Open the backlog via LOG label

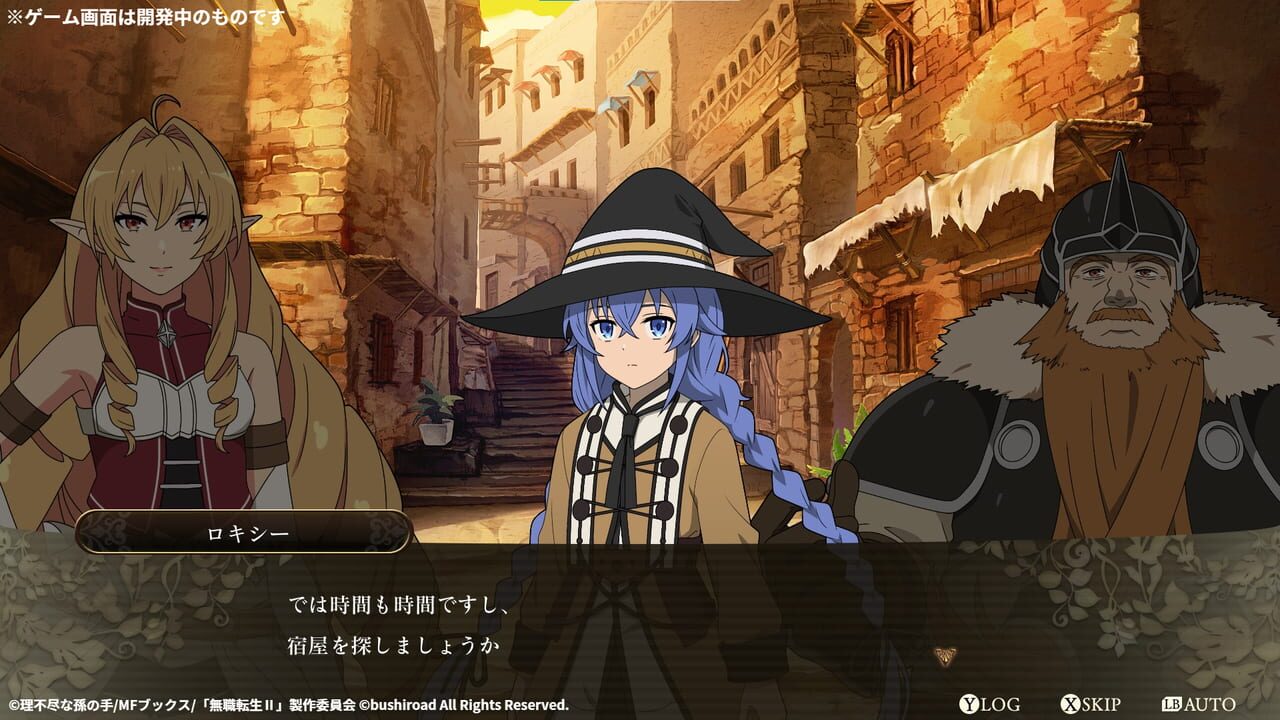(x=998, y=704)
